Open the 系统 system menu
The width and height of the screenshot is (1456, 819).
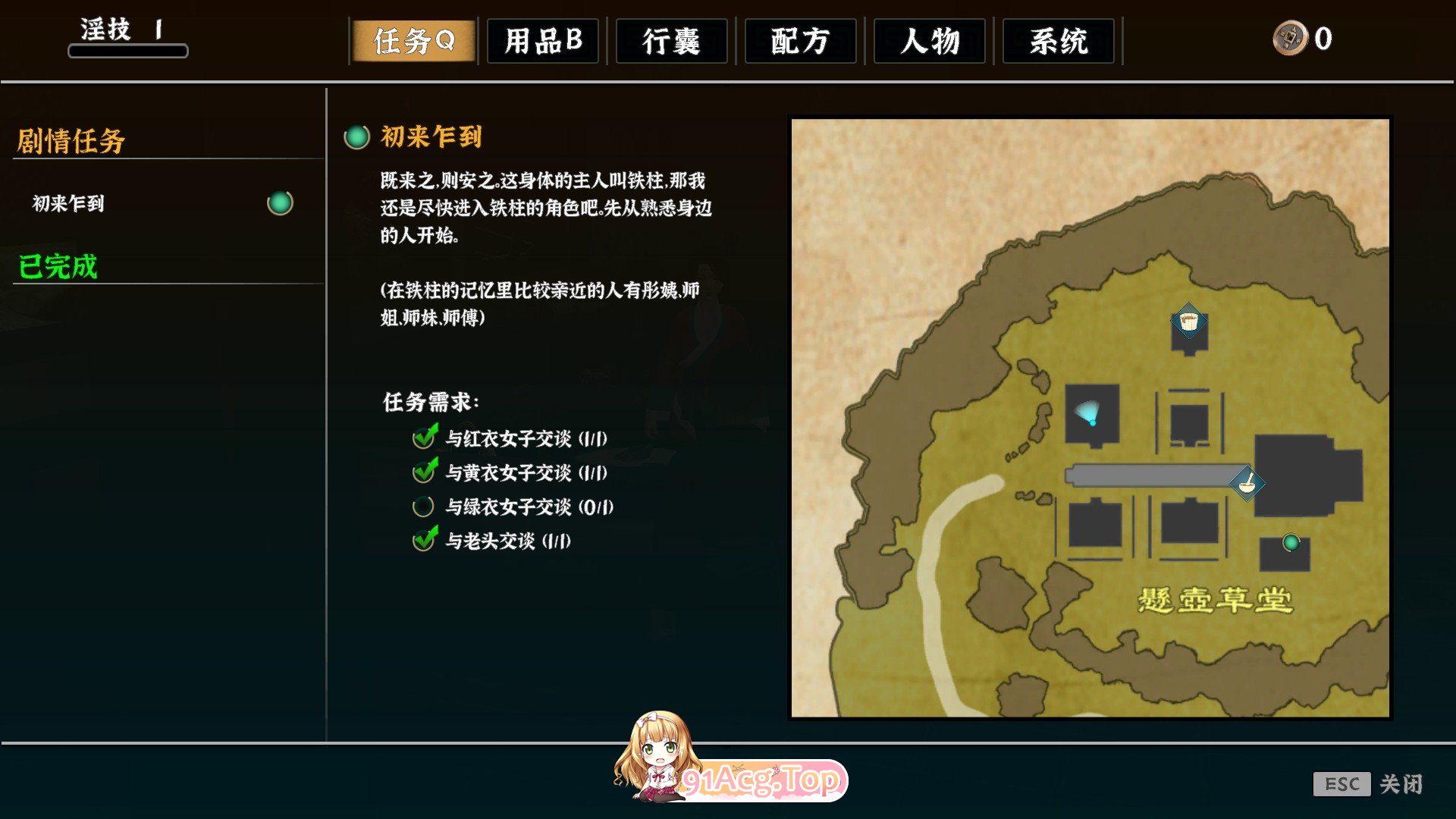coord(1059,42)
